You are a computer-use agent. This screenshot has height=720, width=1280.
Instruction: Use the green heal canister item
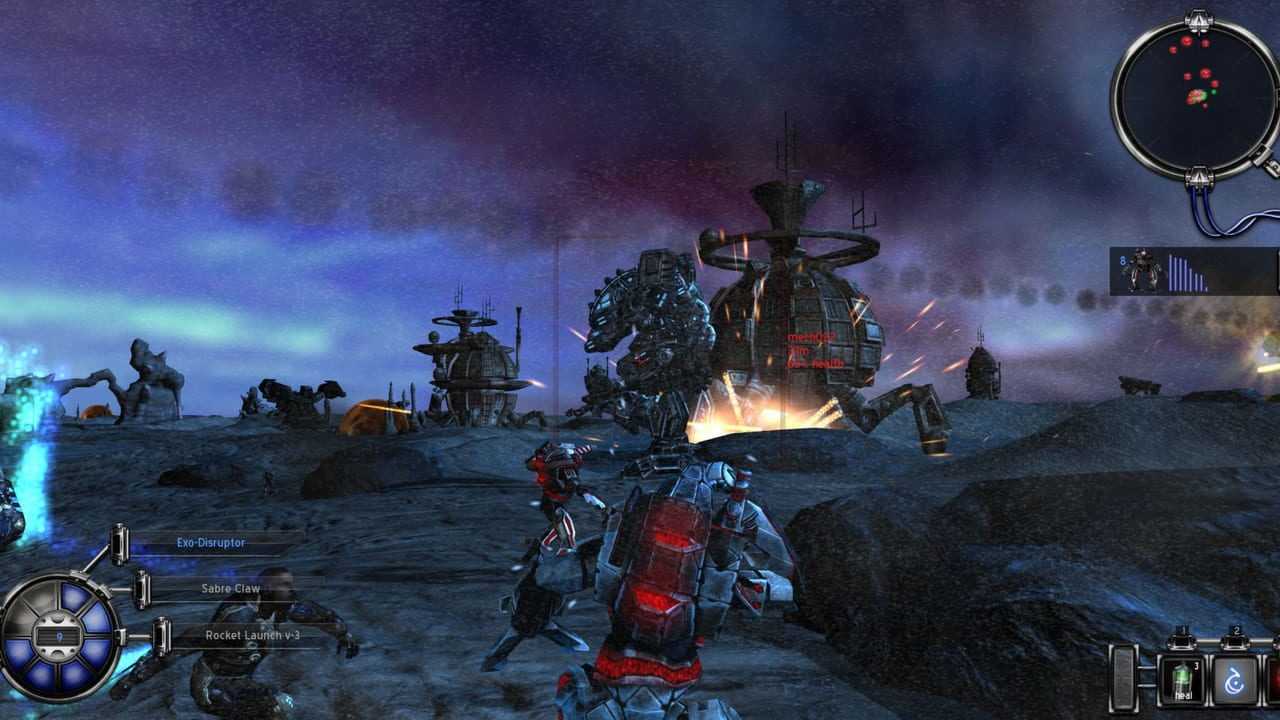[1180, 680]
